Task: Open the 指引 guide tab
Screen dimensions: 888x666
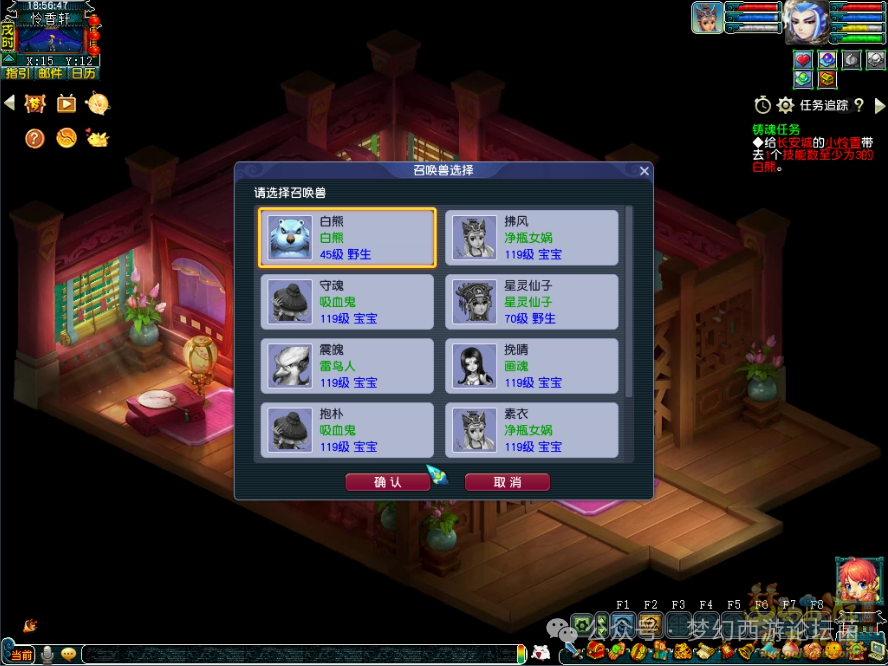Action: pyautogui.click(x=17, y=73)
